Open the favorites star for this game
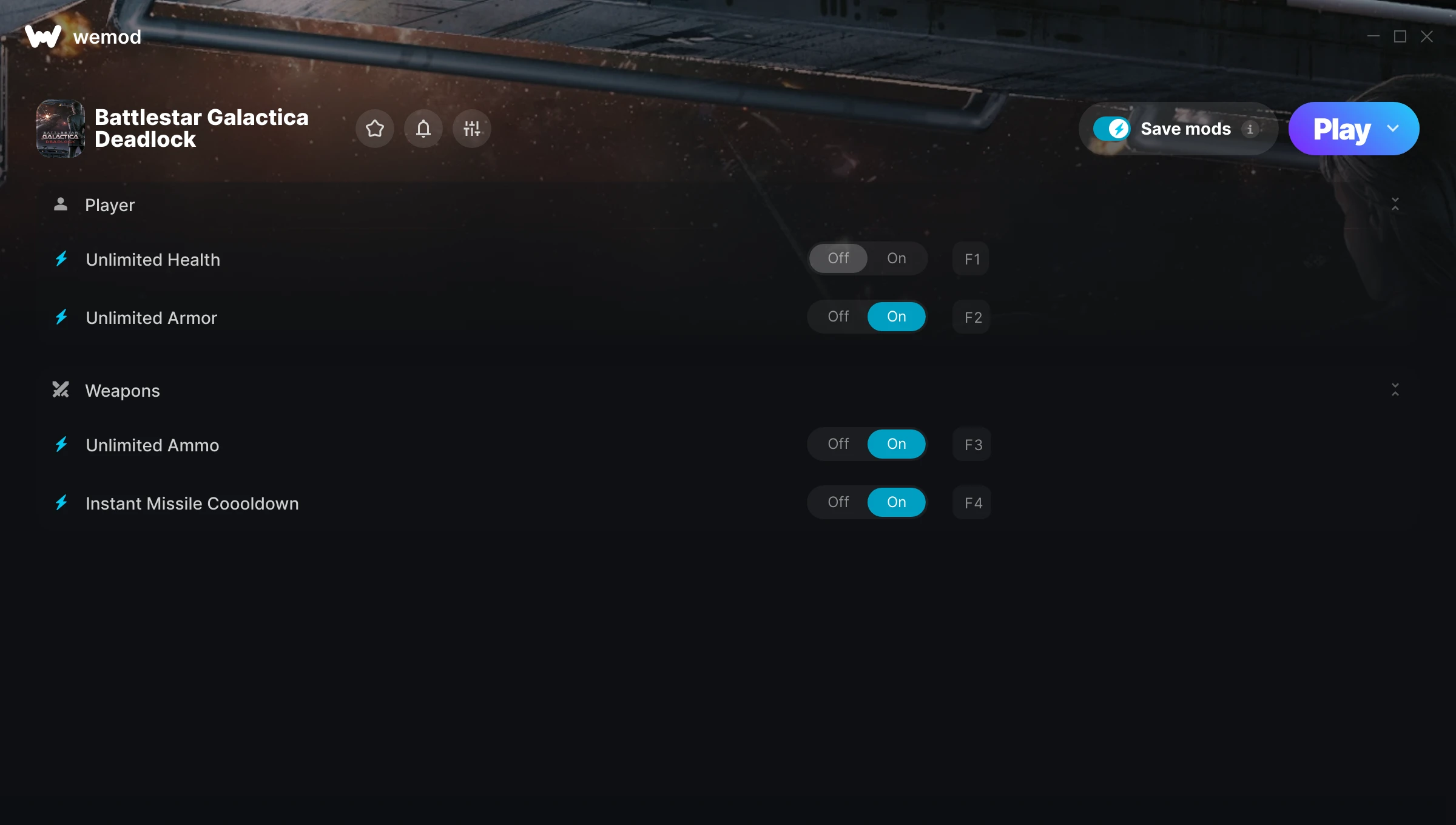 374,129
